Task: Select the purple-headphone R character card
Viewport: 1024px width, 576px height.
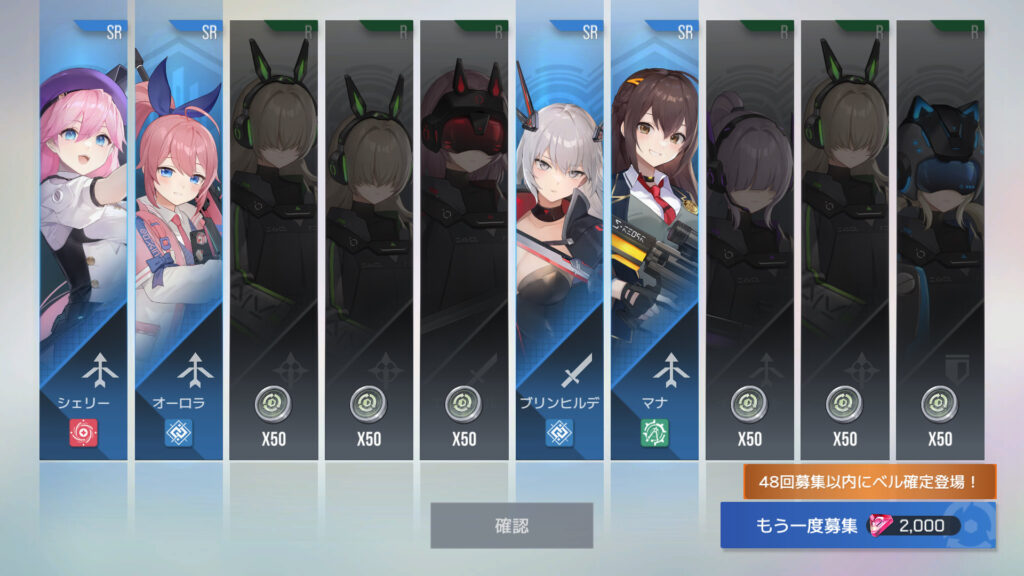Action: point(749,240)
